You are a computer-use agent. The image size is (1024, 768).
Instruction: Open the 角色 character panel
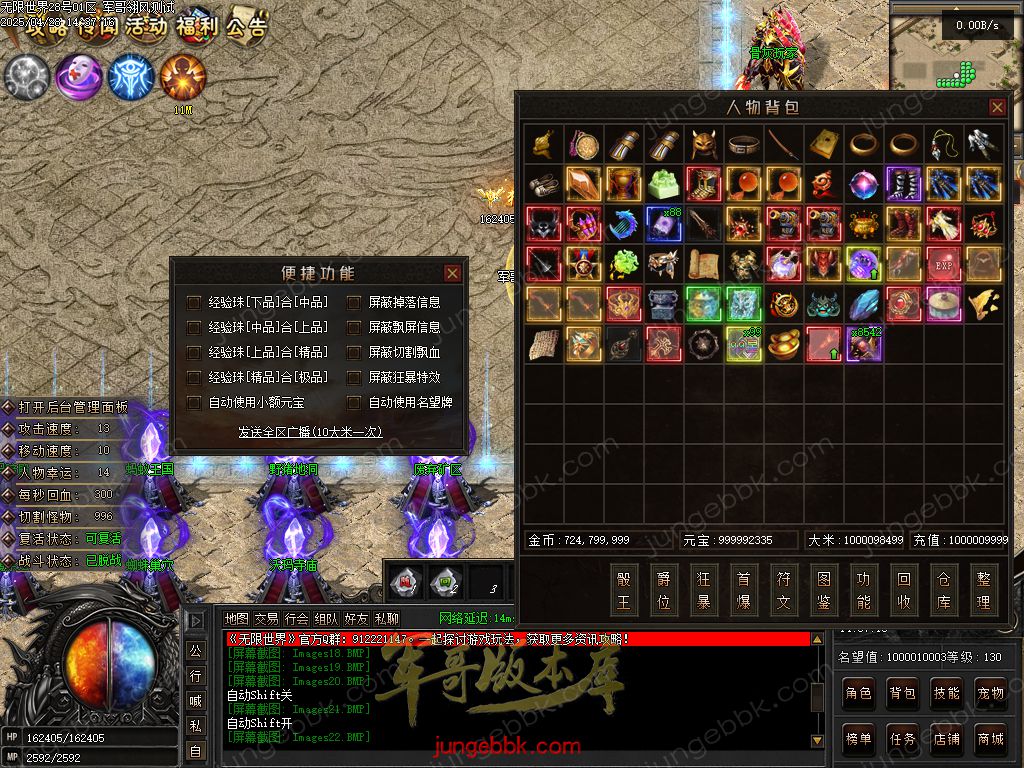coord(858,692)
